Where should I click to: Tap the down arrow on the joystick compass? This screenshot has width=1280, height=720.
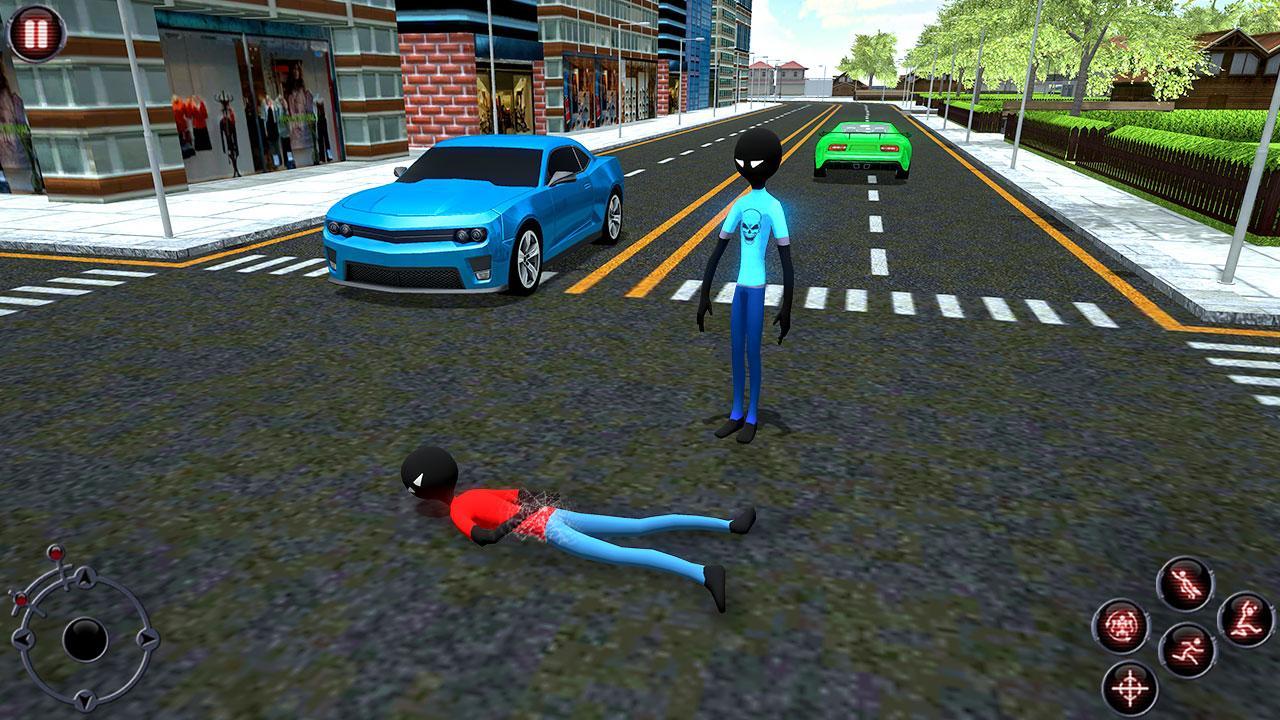tap(84, 698)
